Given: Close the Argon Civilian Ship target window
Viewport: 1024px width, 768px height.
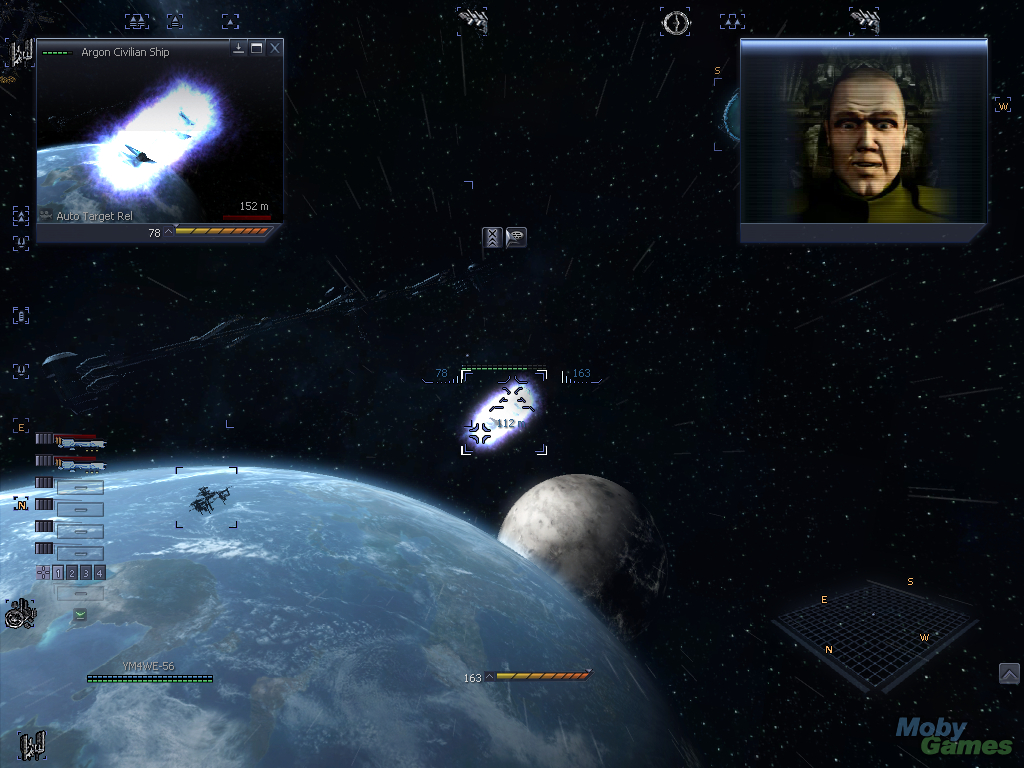Looking at the screenshot, I should pyautogui.click(x=275, y=48).
